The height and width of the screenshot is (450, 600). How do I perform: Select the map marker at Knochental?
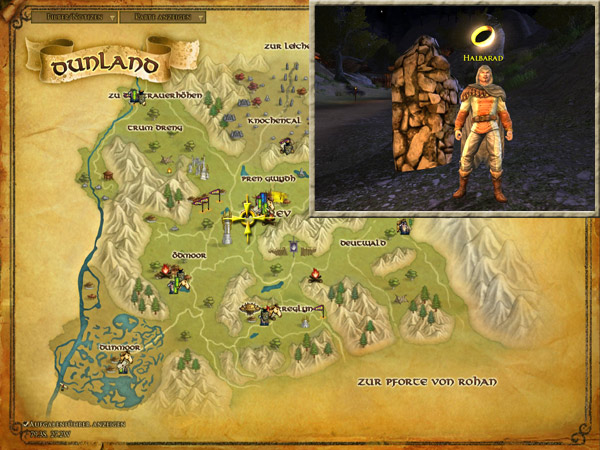(284, 146)
